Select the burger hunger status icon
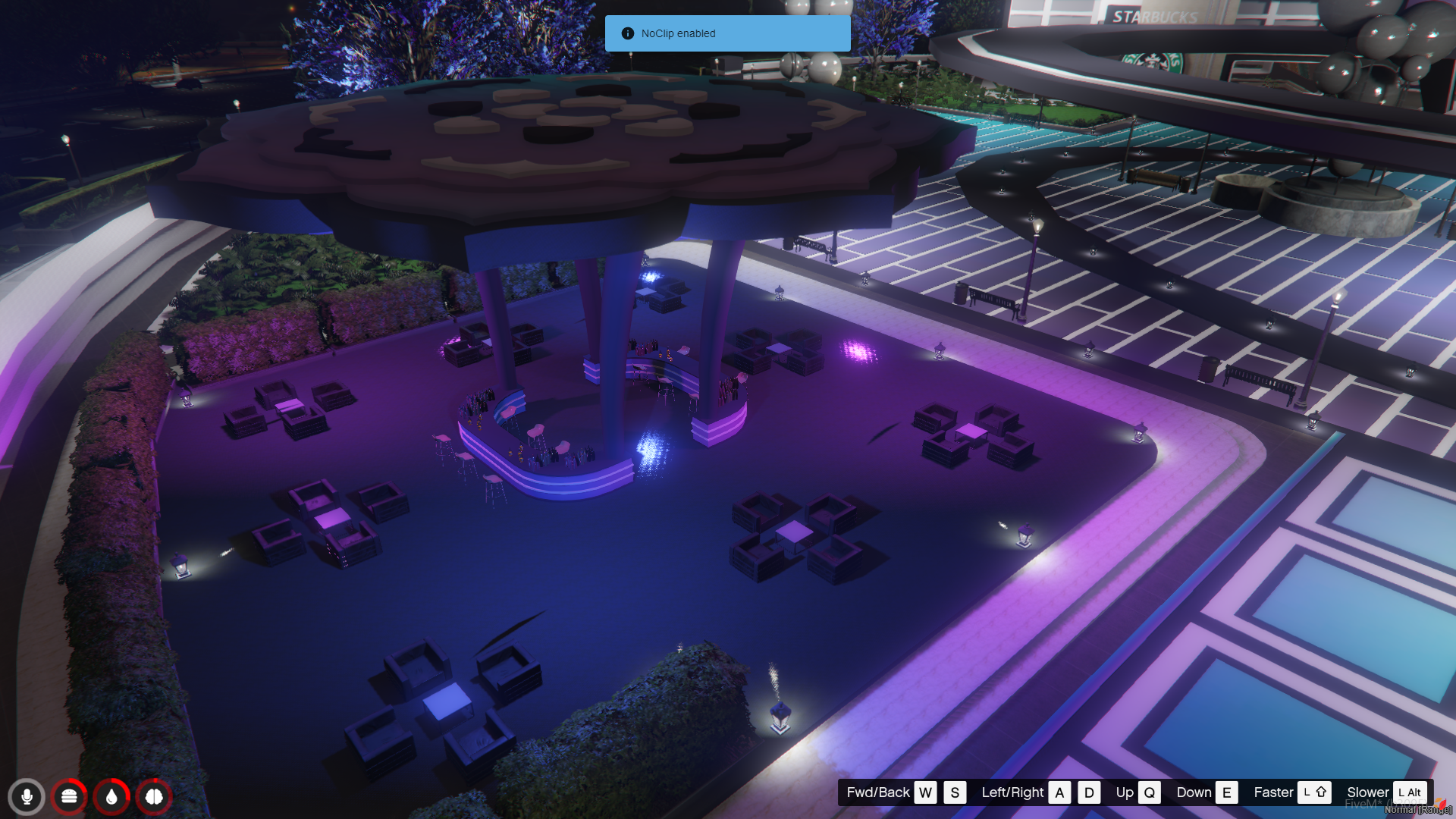 [x=69, y=797]
